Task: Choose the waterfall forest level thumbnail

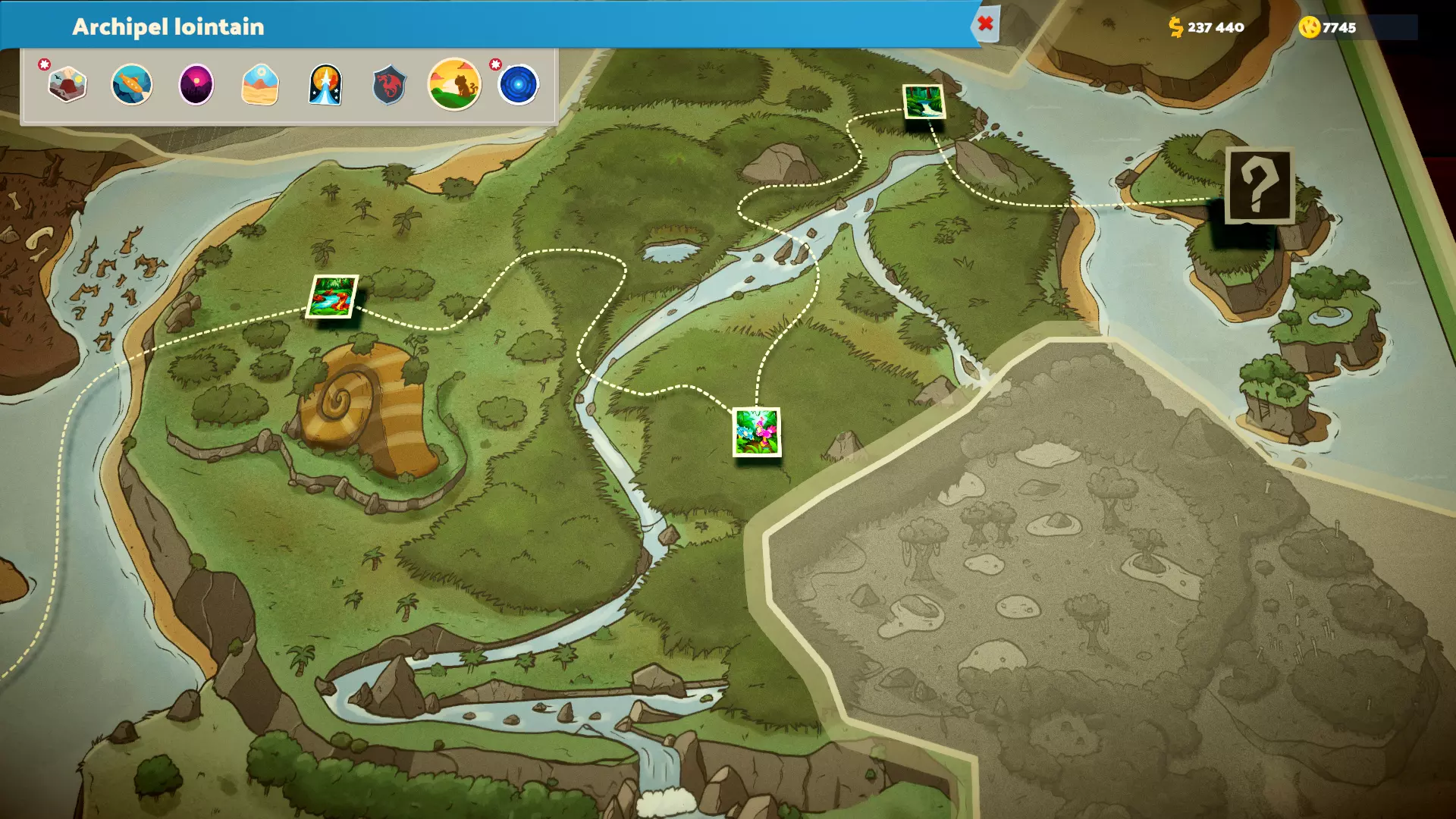Action: point(924,102)
